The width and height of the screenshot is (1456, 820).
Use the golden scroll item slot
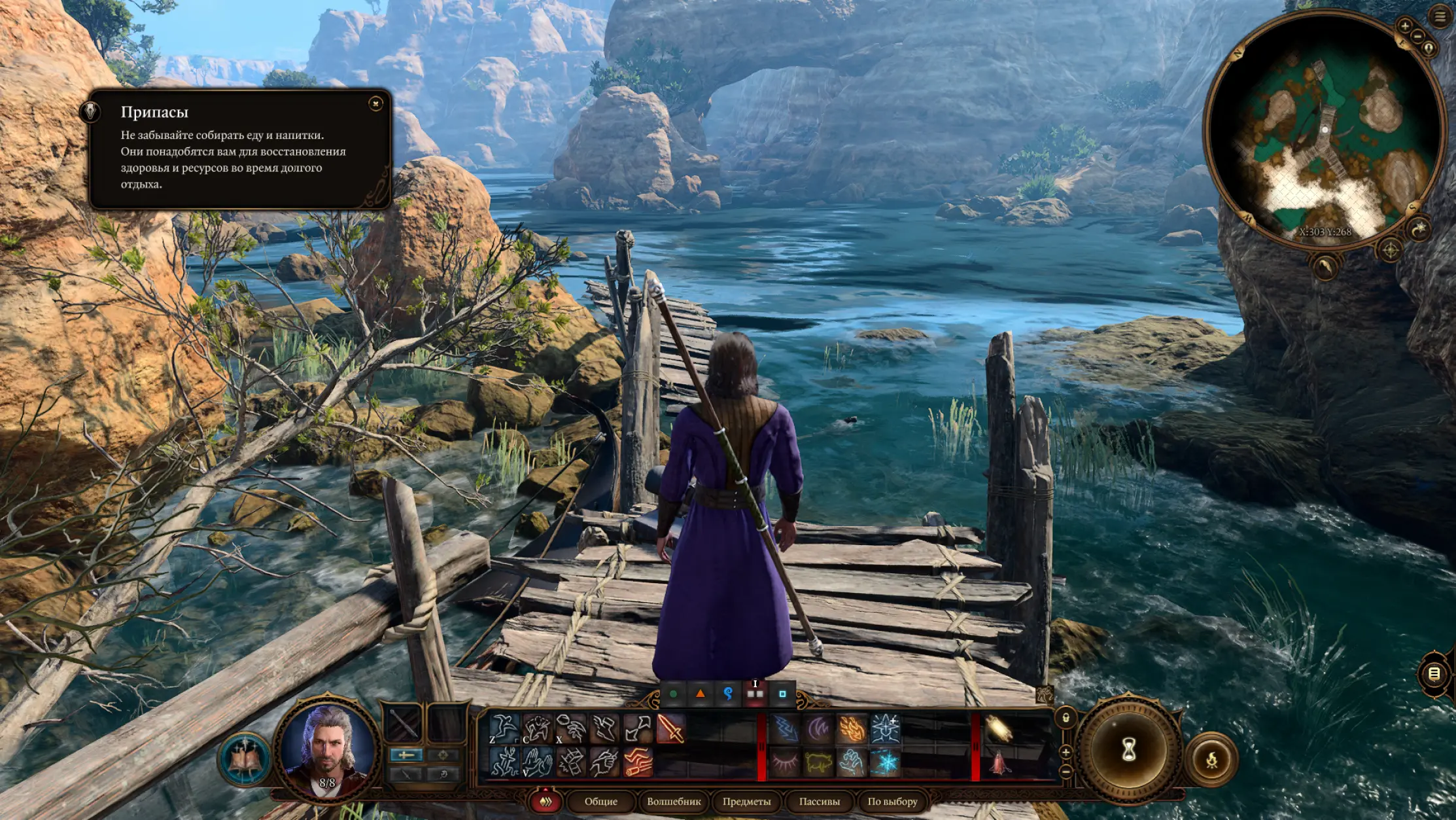(999, 728)
